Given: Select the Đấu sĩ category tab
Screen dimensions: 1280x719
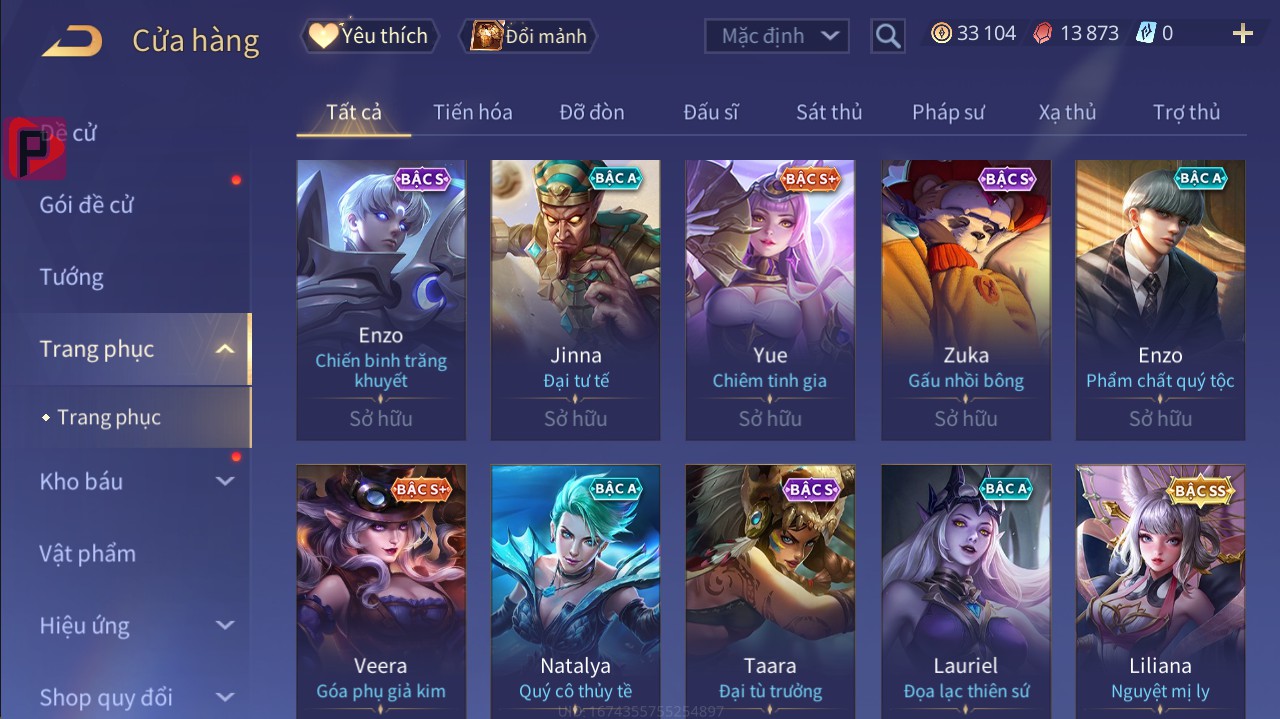Looking at the screenshot, I should [710, 112].
